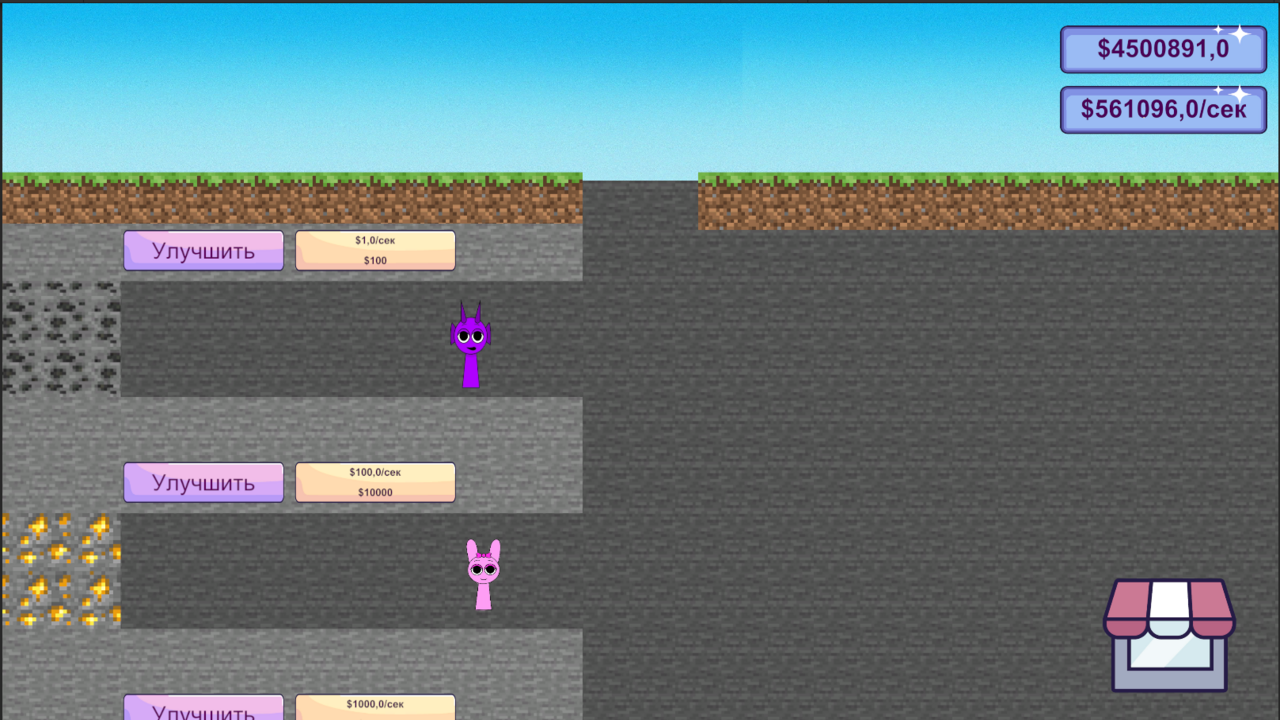
Task: Click the $1000,0/сек price panel at the bottom
Action: click(374, 705)
